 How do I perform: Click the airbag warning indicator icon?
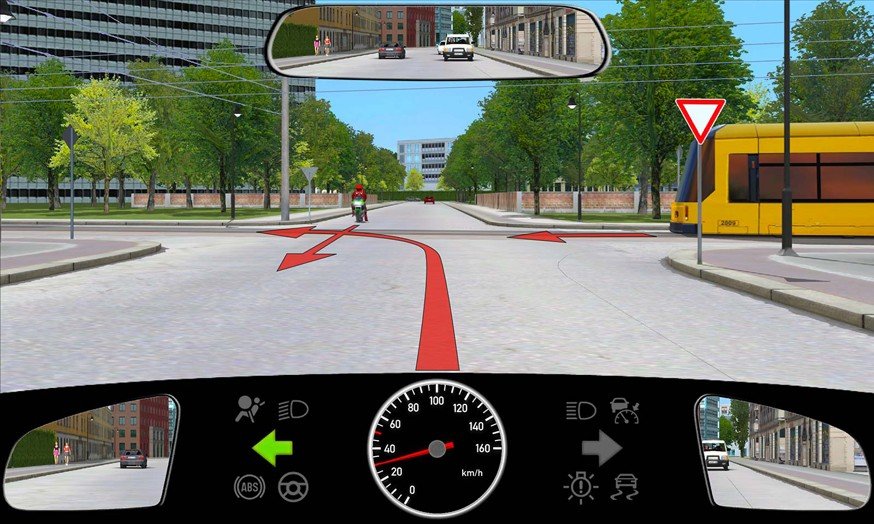(x=247, y=408)
